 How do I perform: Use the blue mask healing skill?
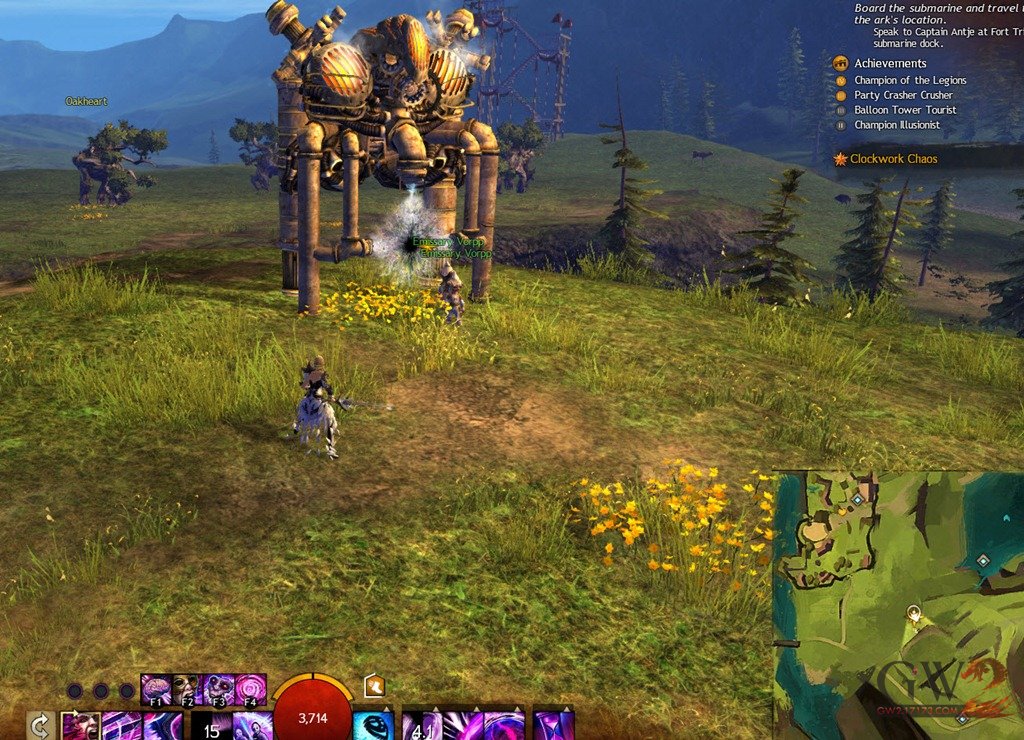[x=373, y=726]
